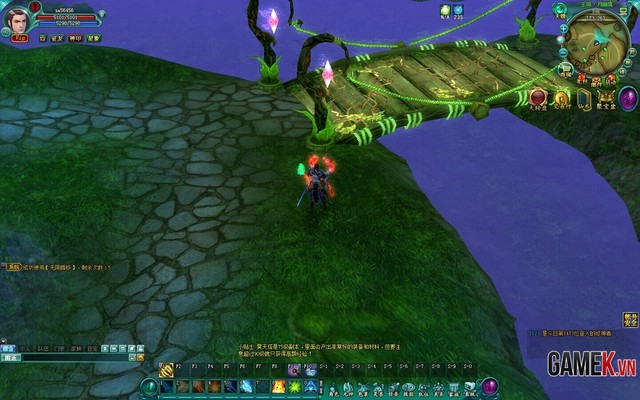Click the large purple orb near the minimap
This screenshot has height=400, width=640.
pos(628,98)
